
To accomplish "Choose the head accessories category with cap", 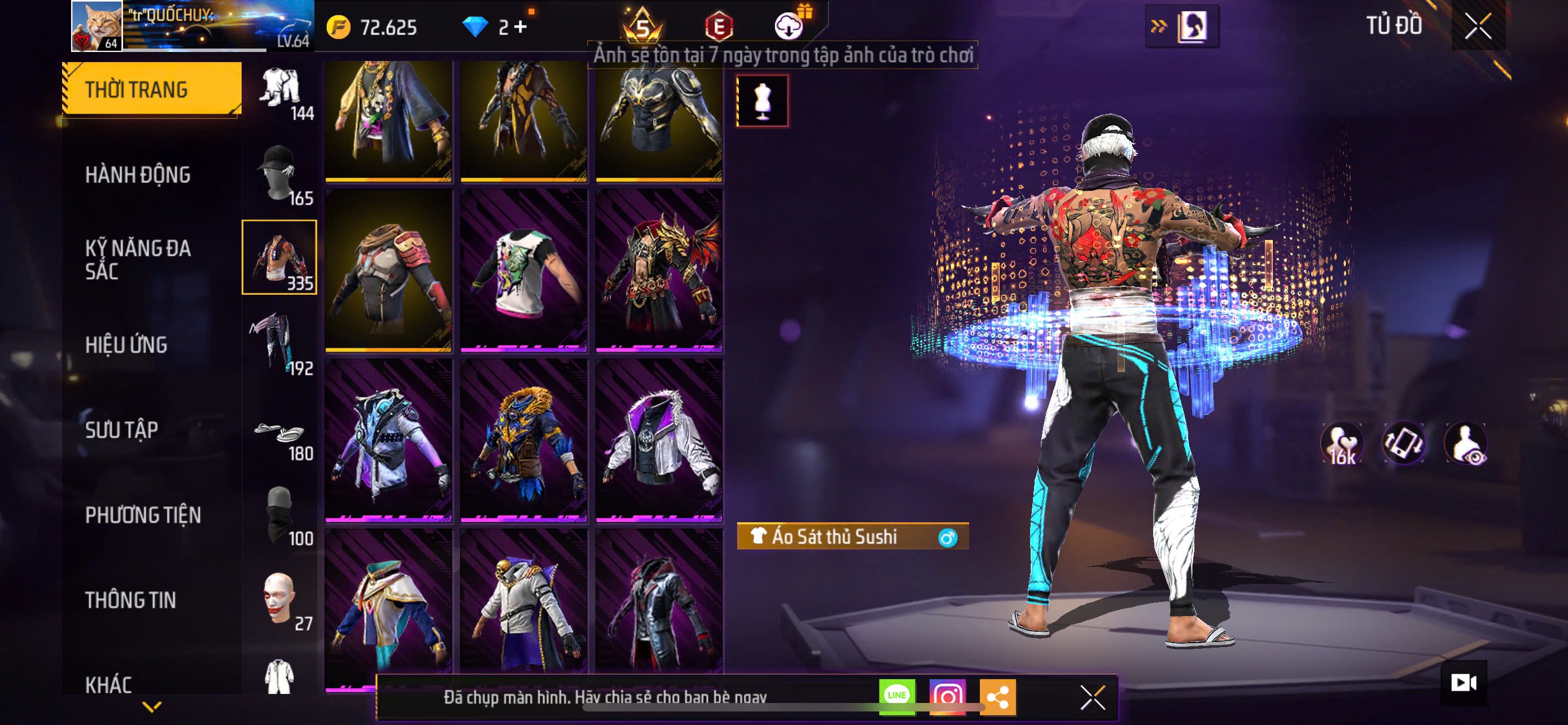I will click(x=279, y=174).
